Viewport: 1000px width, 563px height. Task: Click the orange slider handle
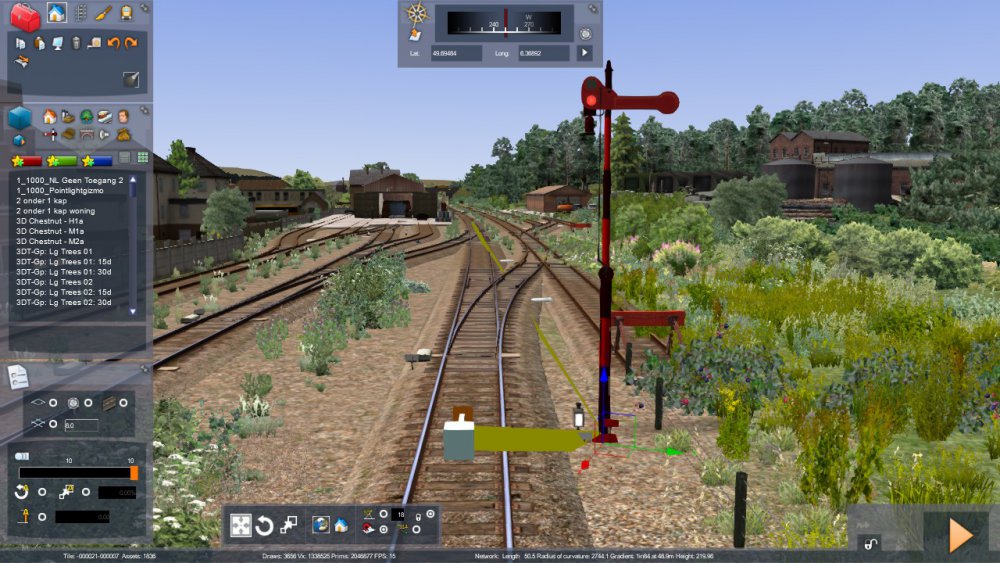coord(134,472)
